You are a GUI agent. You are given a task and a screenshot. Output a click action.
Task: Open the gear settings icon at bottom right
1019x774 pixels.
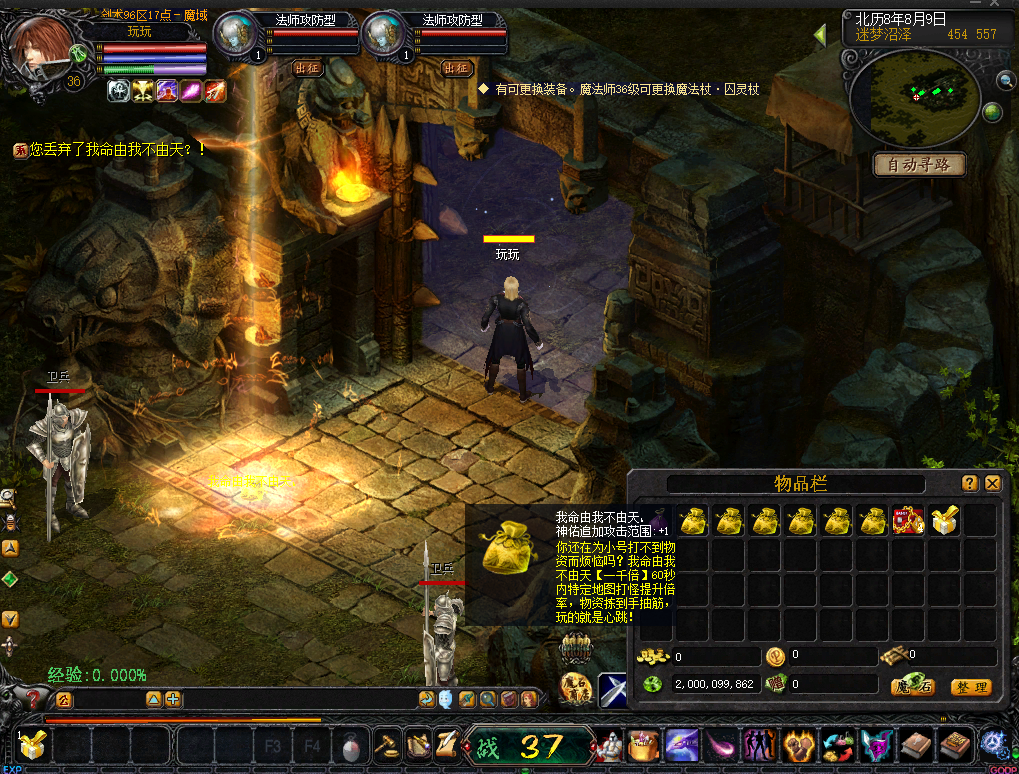(x=993, y=744)
